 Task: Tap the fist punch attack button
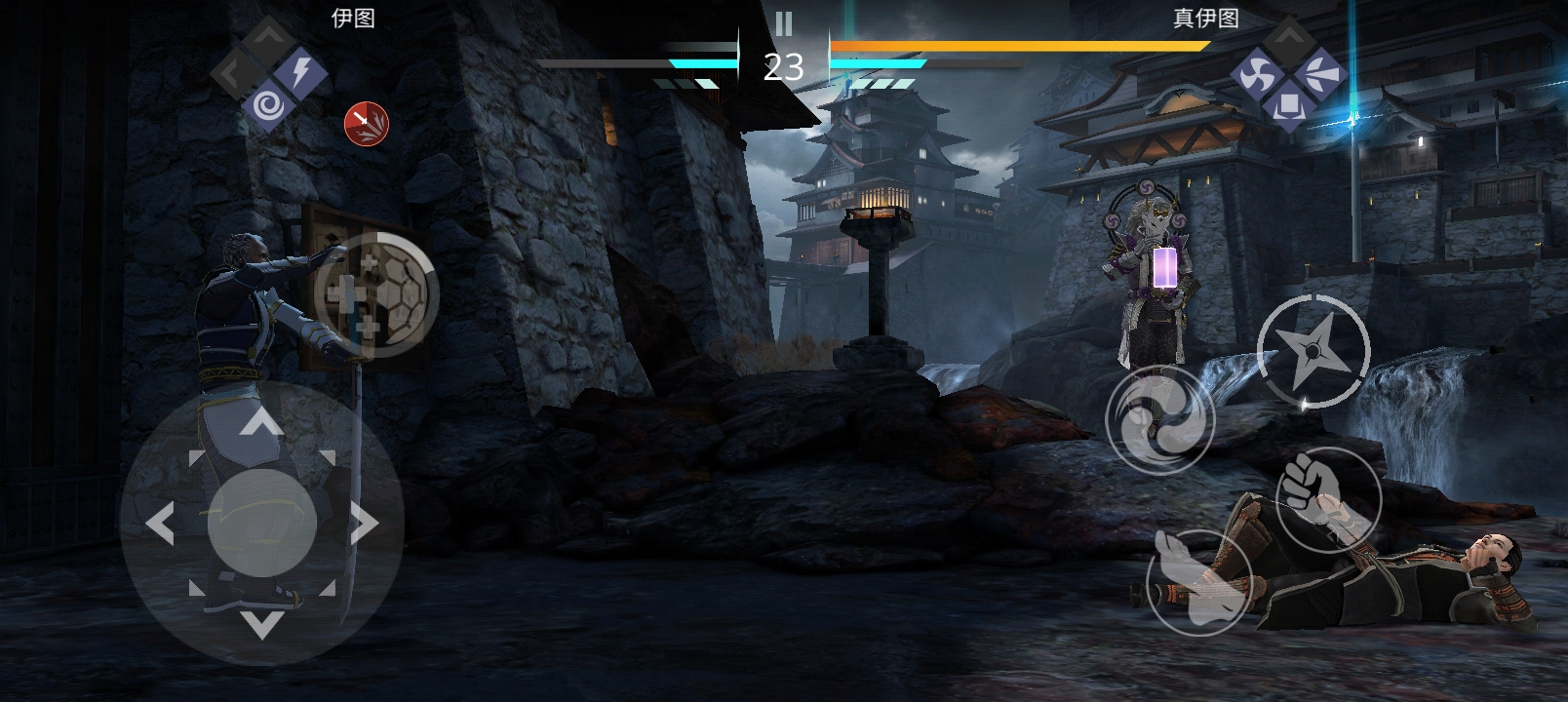click(x=1327, y=500)
